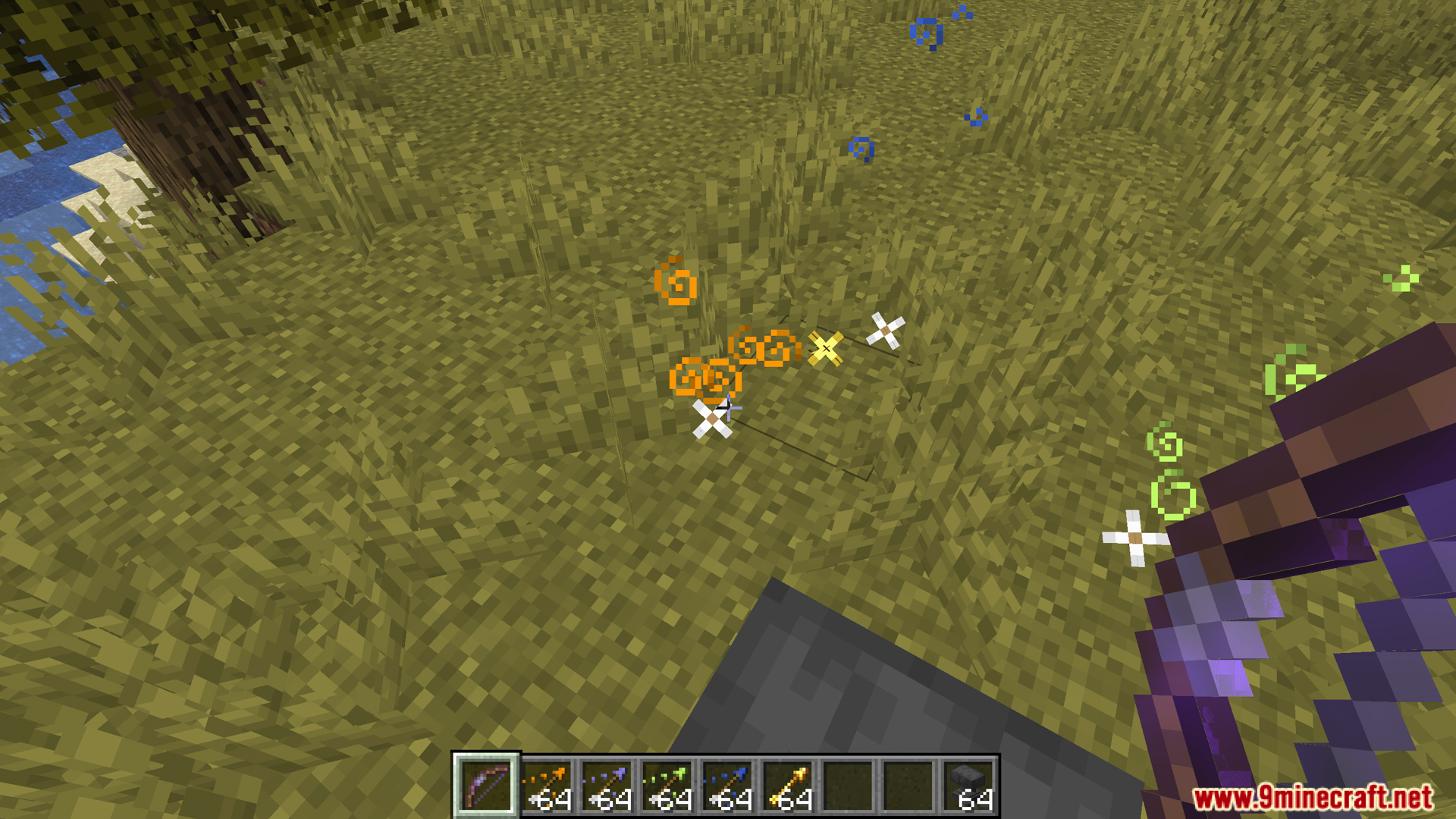Switch to the blue tipped arrow stack
Viewport: 1456px width, 819px height.
click(729, 787)
